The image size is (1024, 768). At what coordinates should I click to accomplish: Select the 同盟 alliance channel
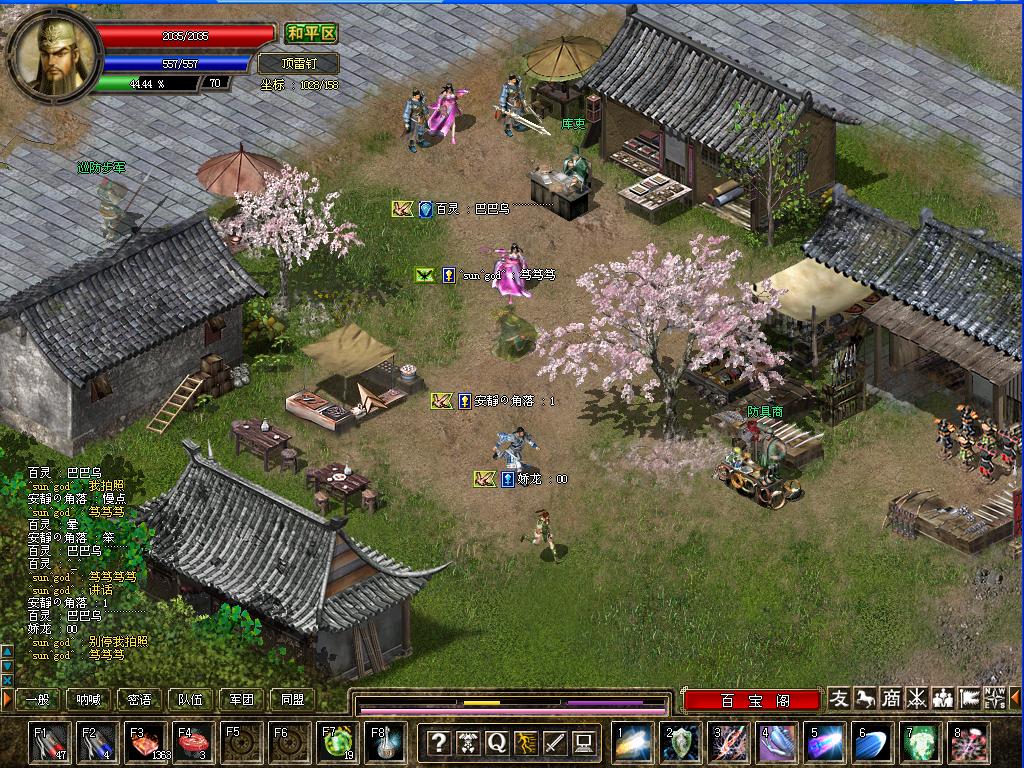pyautogui.click(x=292, y=700)
